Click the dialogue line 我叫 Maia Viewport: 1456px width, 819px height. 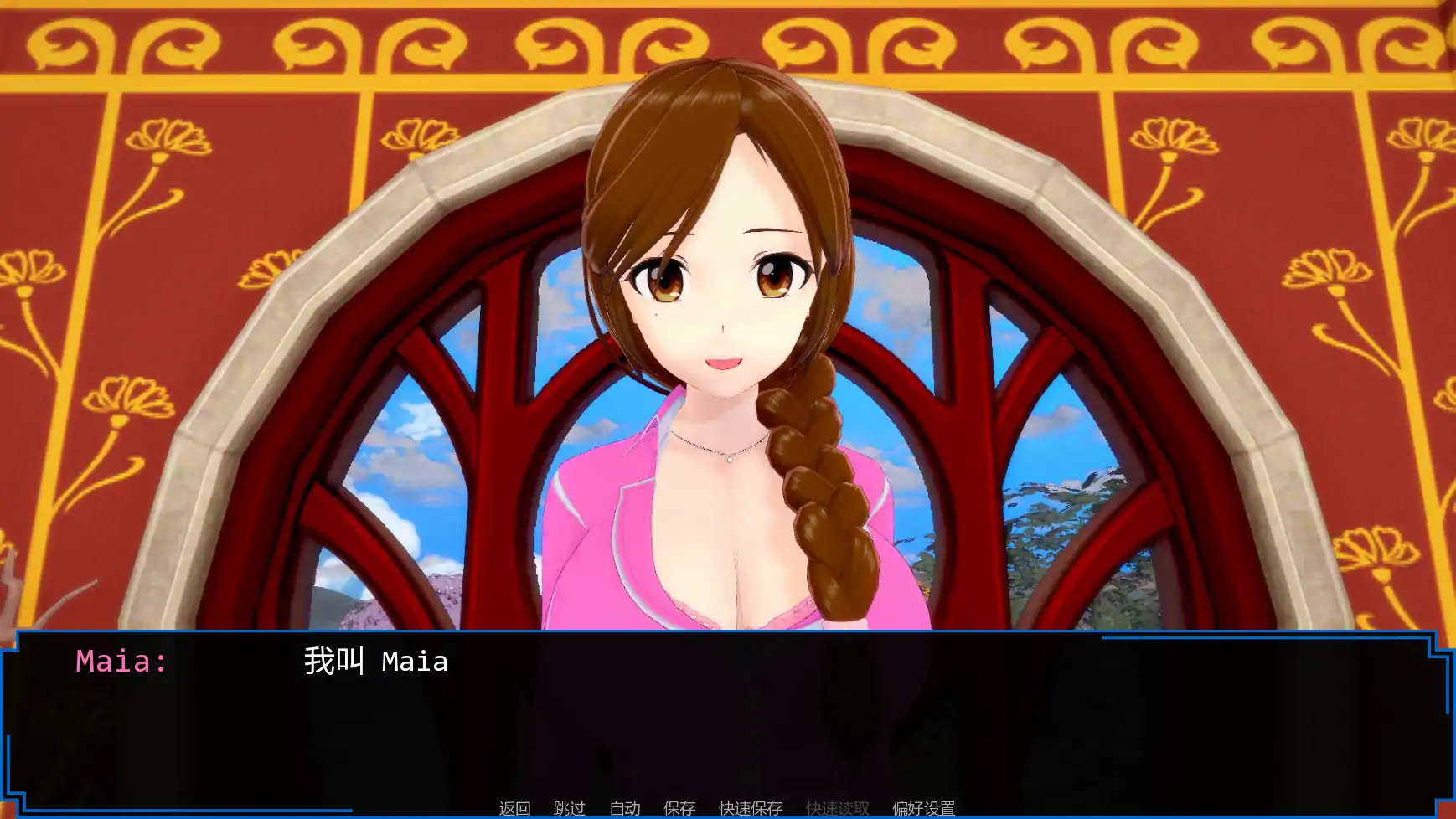(374, 662)
